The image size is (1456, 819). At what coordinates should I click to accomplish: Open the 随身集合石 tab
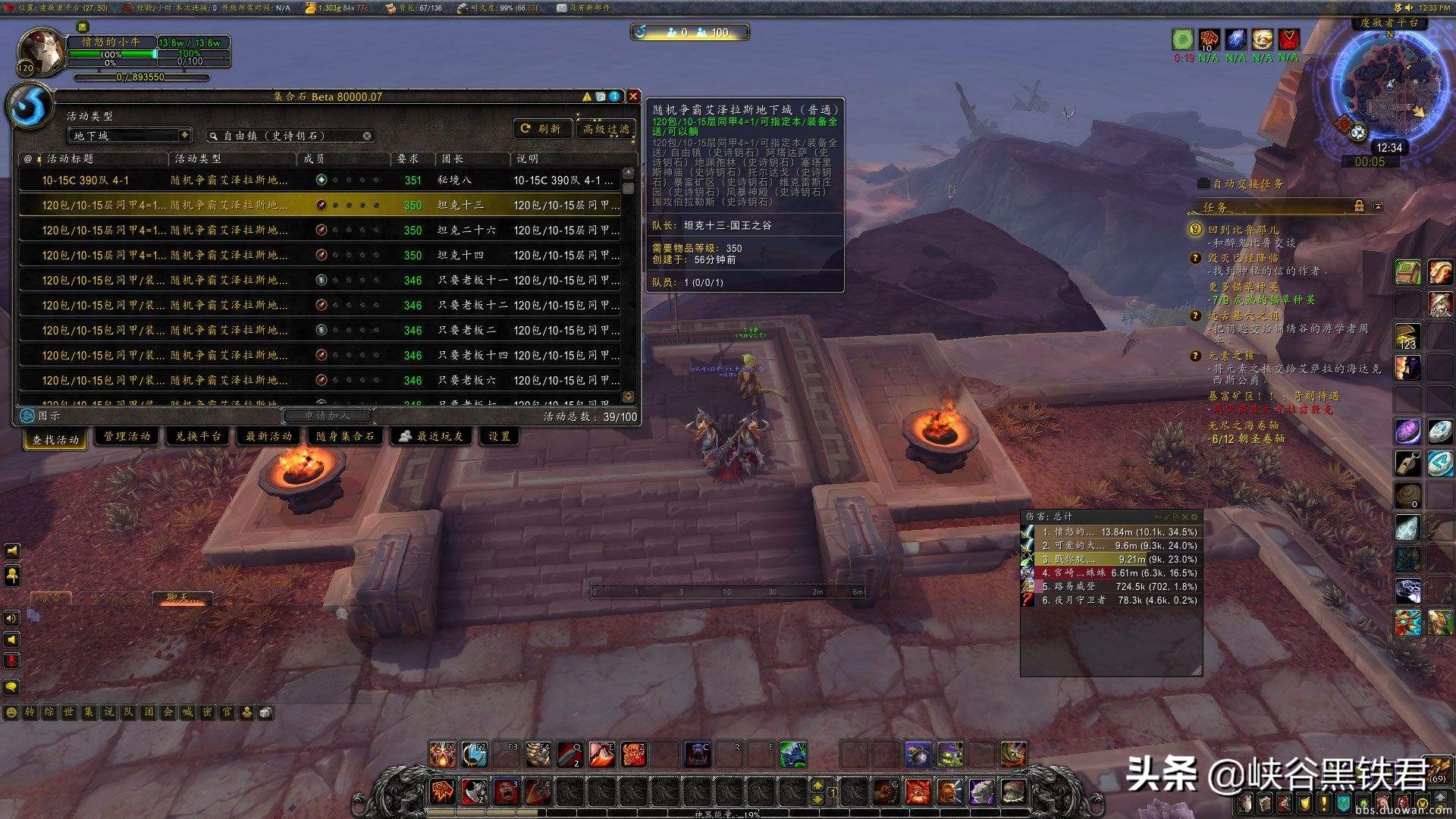(345, 436)
